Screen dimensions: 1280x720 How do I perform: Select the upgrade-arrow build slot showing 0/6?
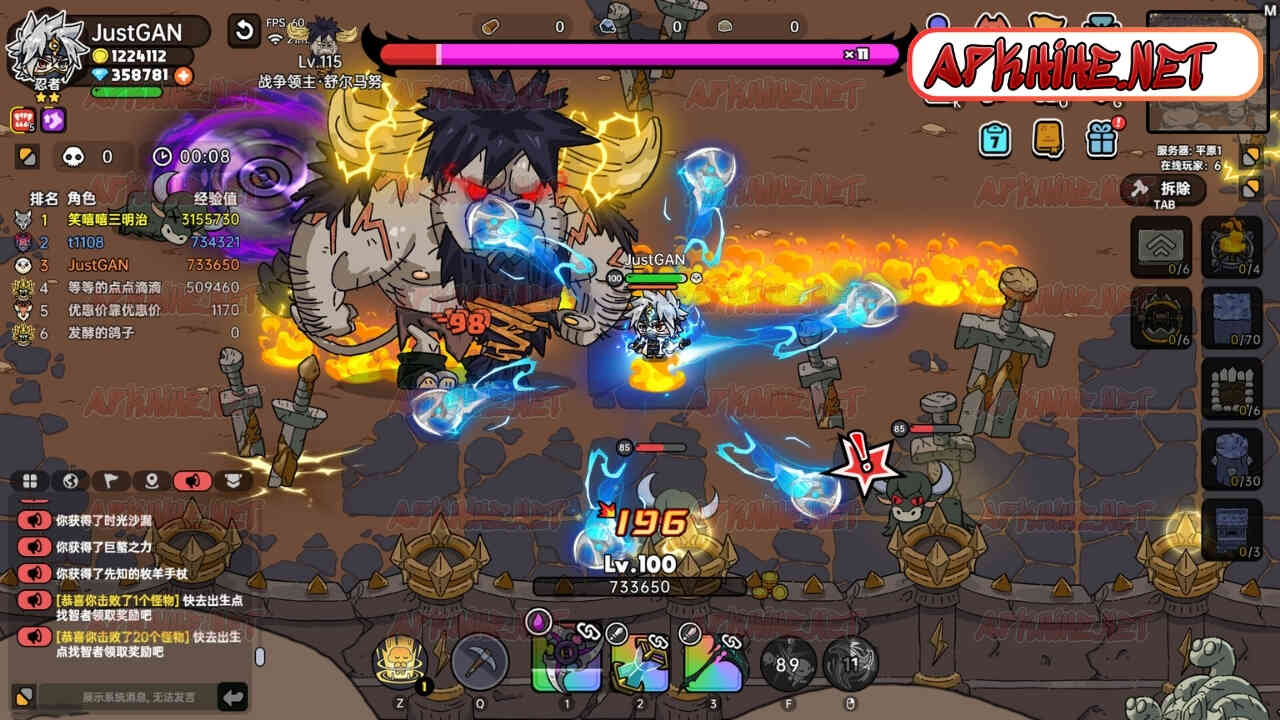coord(1161,246)
